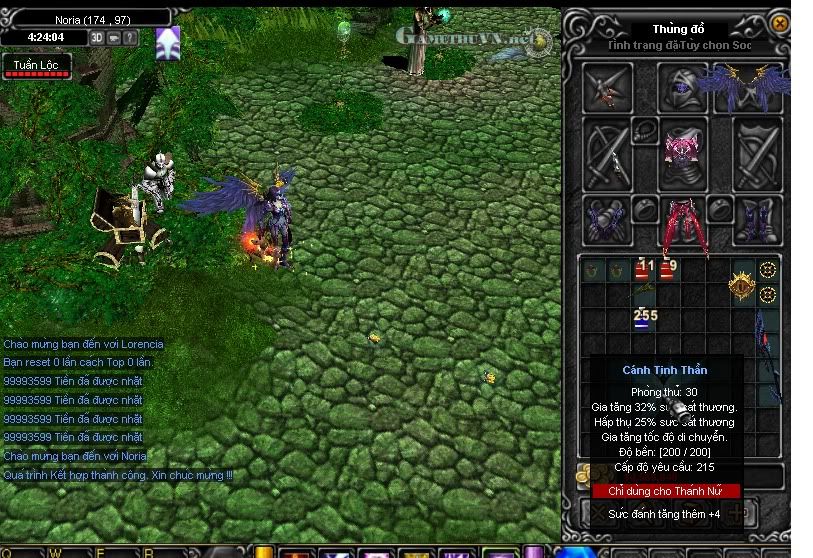Viewport: 813px width, 558px height.
Task: Click the pendant necklace slot
Action: [x=645, y=128]
